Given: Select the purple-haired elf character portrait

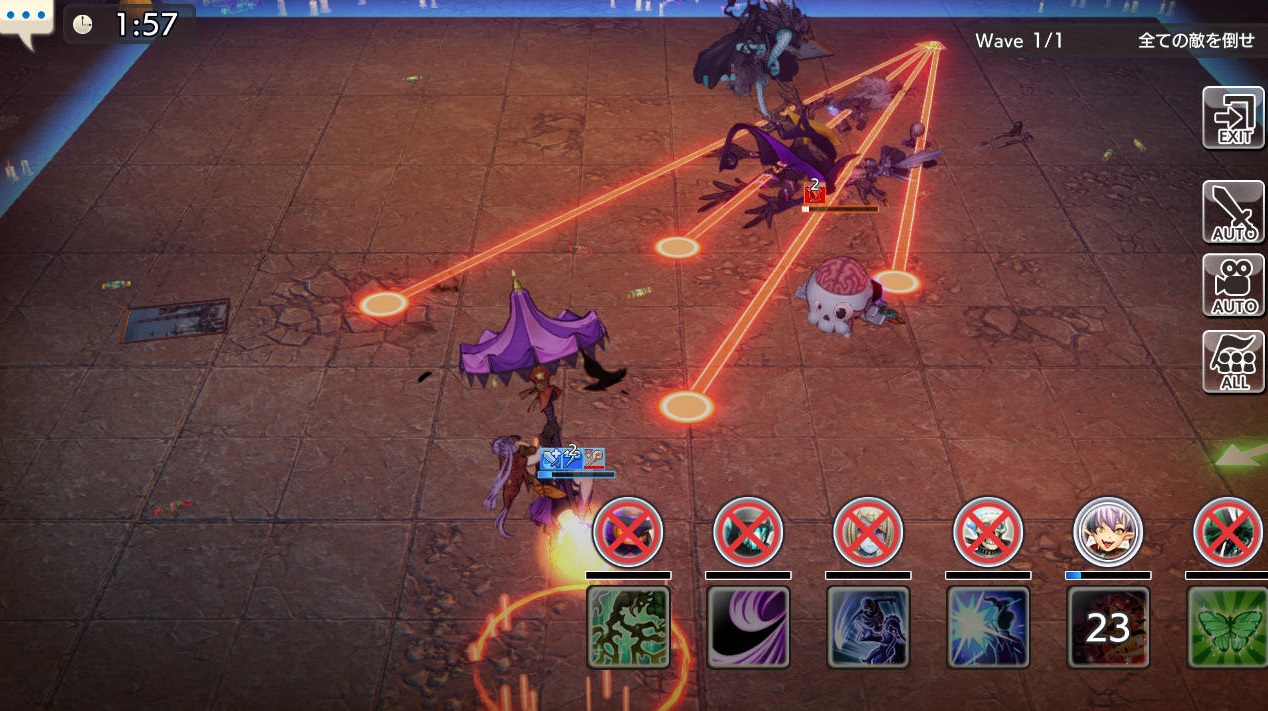Looking at the screenshot, I should pos(1108,532).
